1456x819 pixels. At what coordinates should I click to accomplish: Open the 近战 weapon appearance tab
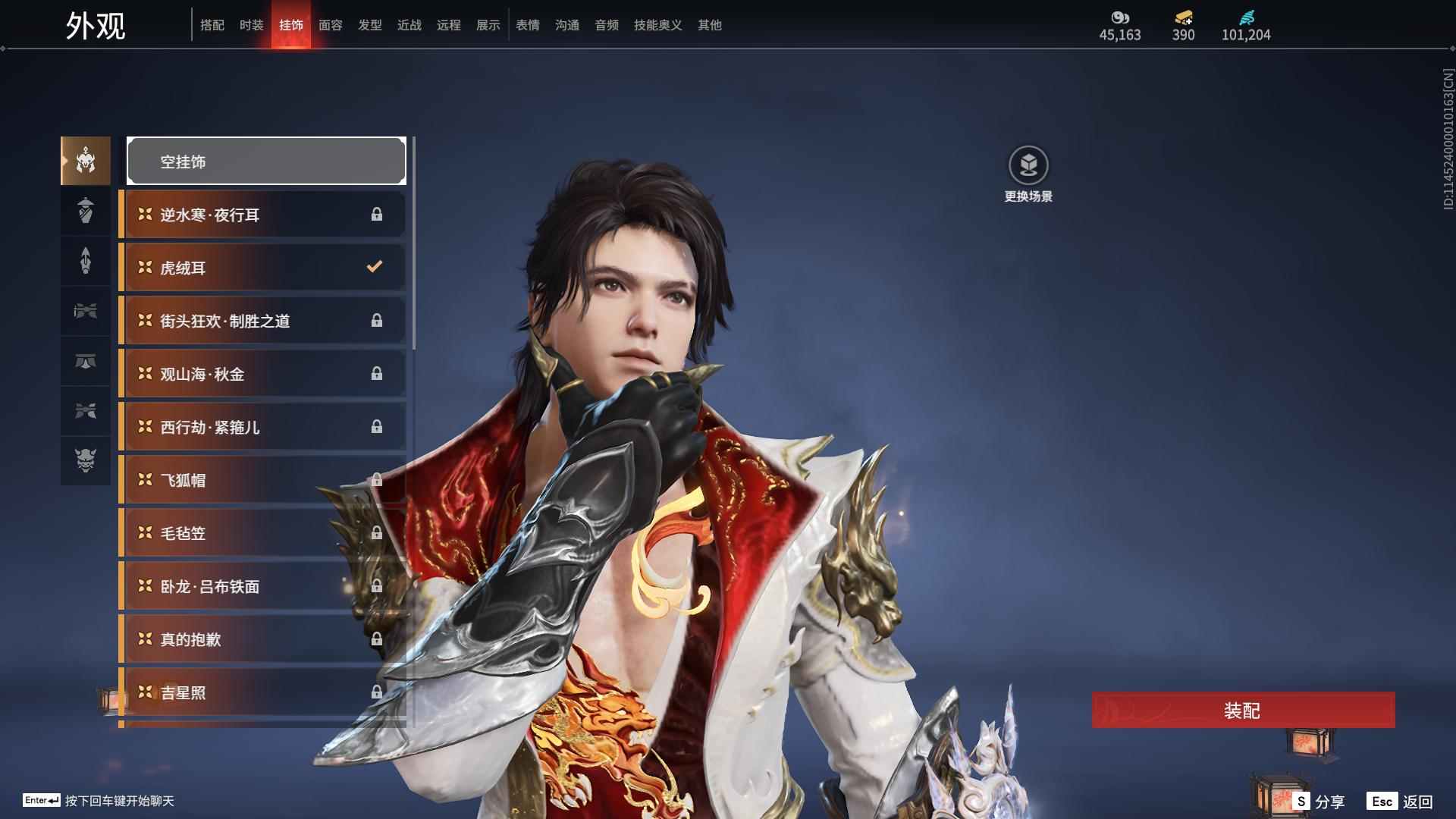tap(409, 25)
